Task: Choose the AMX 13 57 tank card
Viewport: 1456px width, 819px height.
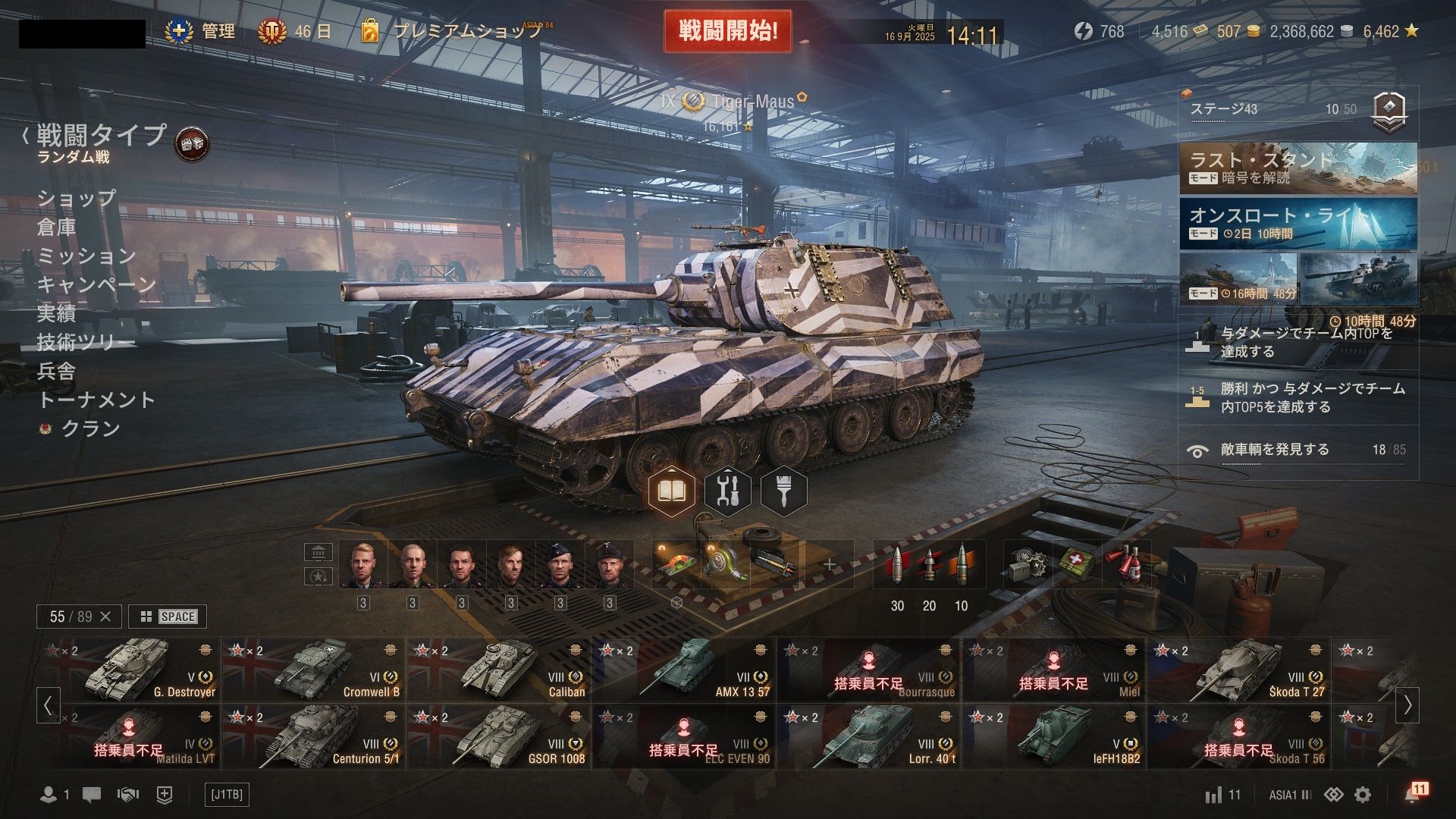Action: coord(683,670)
